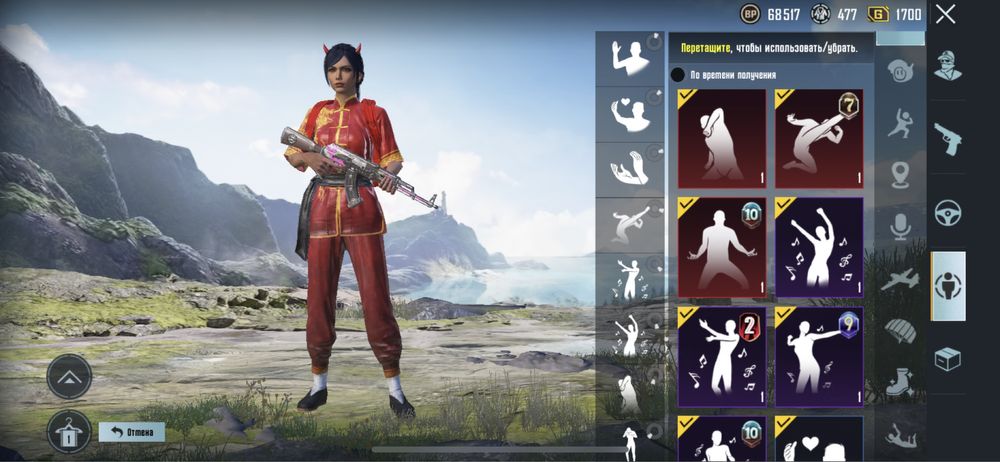1000x462 pixels.
Task: Open the pistol weapon skins tab
Action: [948, 138]
